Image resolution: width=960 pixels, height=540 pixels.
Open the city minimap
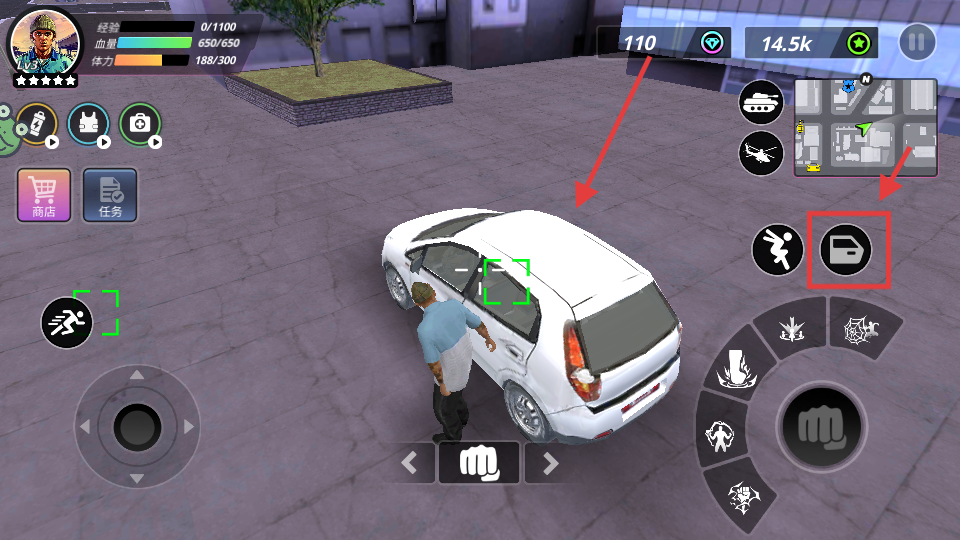[866, 128]
